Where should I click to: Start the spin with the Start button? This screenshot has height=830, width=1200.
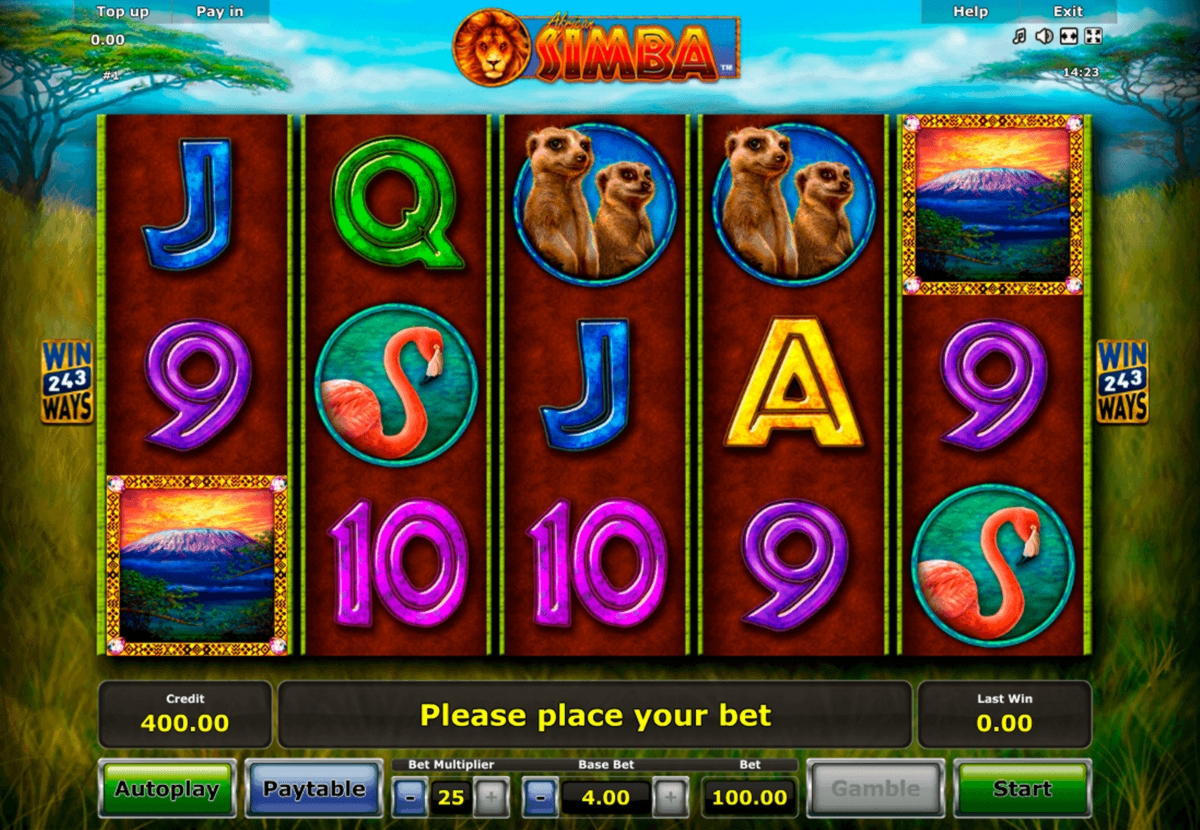(x=1022, y=789)
